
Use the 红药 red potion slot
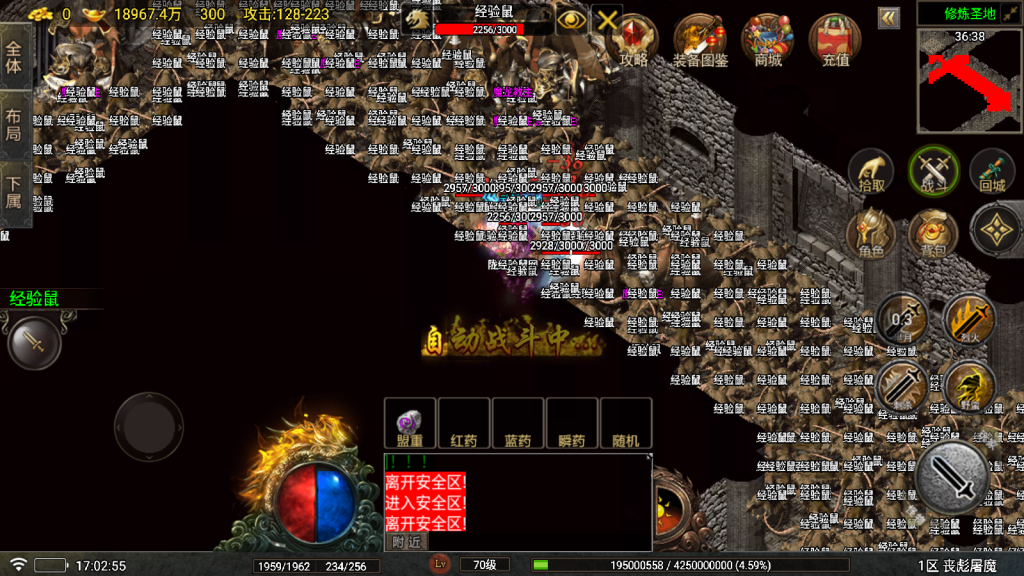(x=464, y=424)
